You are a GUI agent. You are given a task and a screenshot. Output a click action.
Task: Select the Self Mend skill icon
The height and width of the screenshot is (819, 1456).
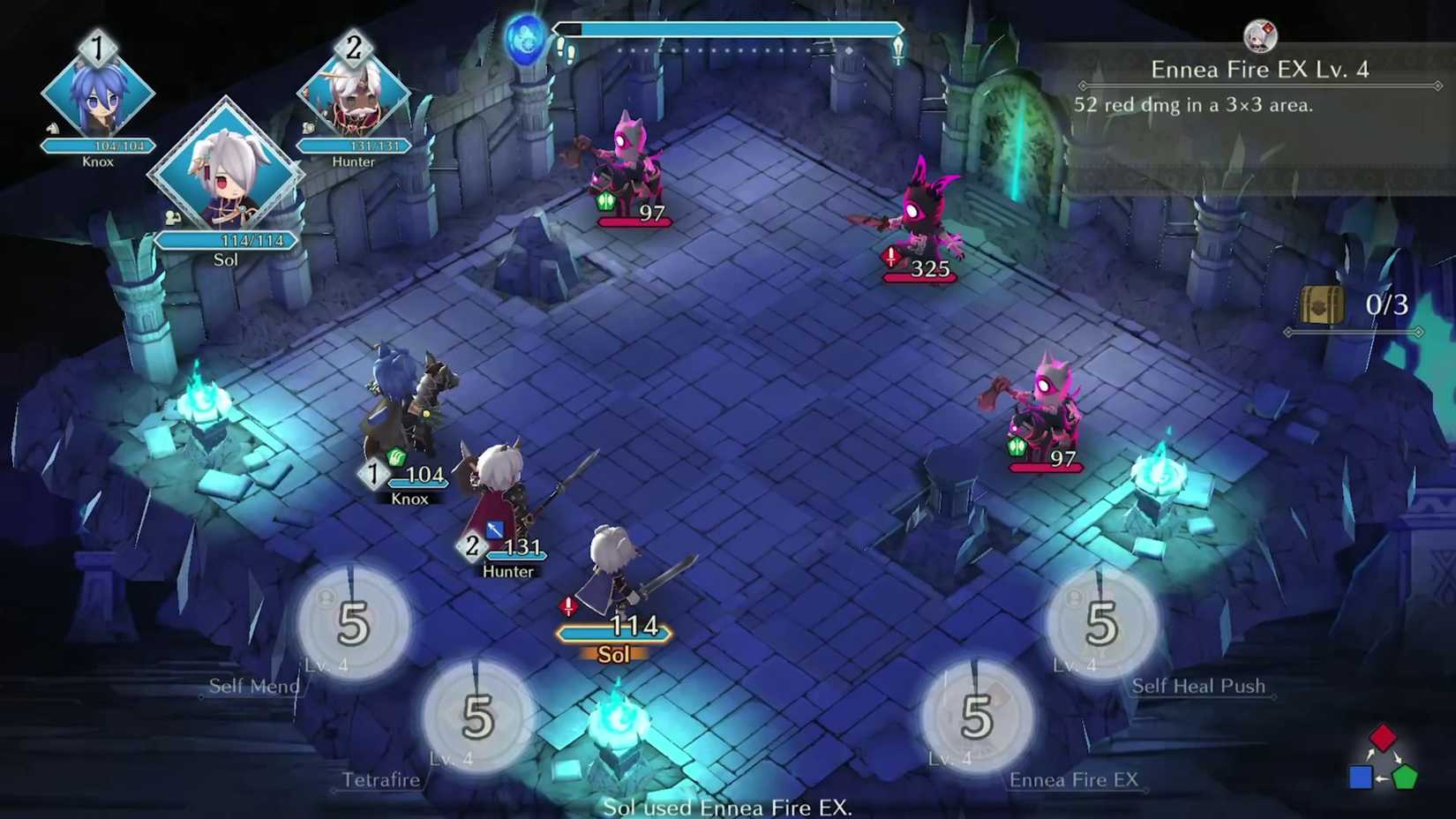[x=351, y=620]
